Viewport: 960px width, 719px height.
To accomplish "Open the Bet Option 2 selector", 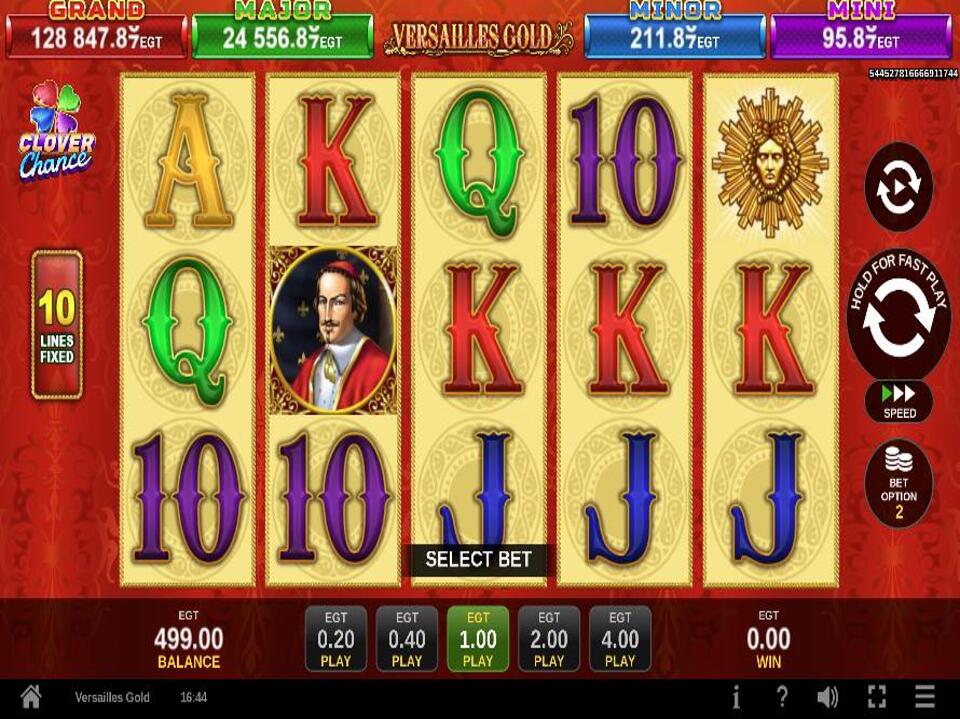I will [899, 483].
